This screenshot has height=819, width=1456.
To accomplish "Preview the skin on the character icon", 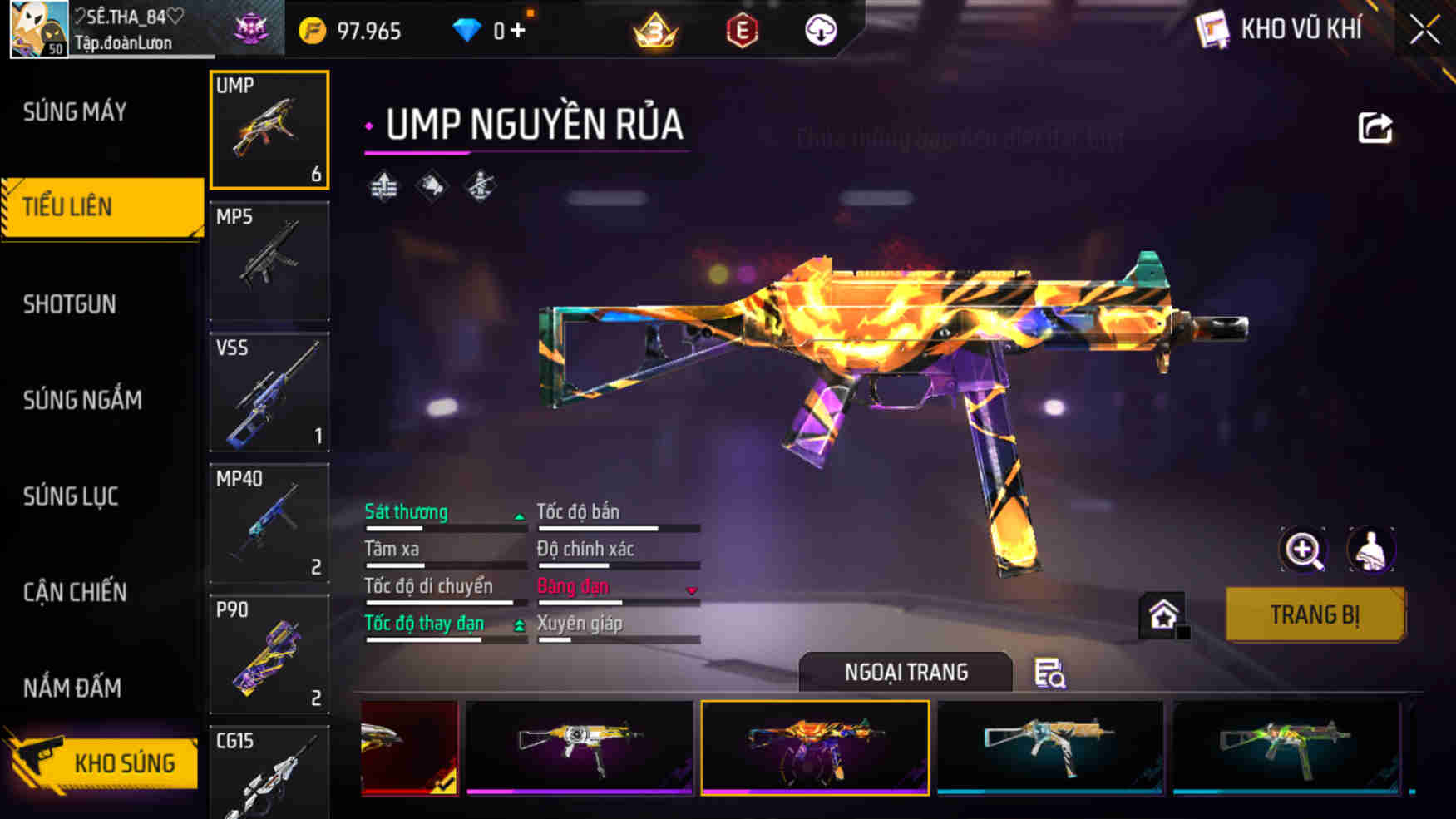I will coord(1370,550).
